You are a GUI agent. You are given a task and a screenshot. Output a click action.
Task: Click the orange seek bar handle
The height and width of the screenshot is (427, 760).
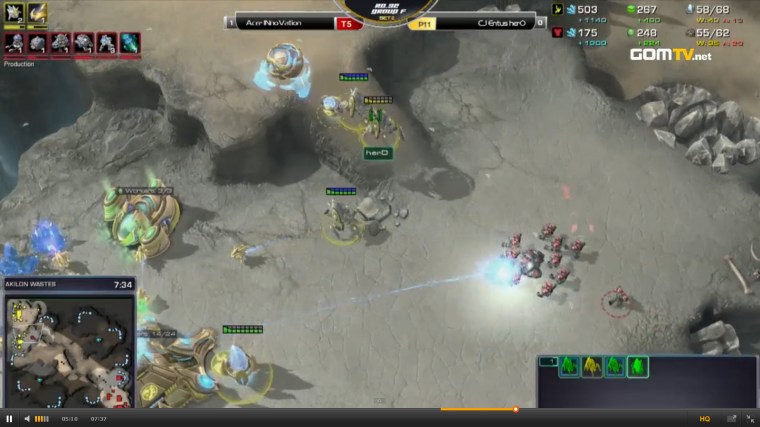[x=516, y=409]
